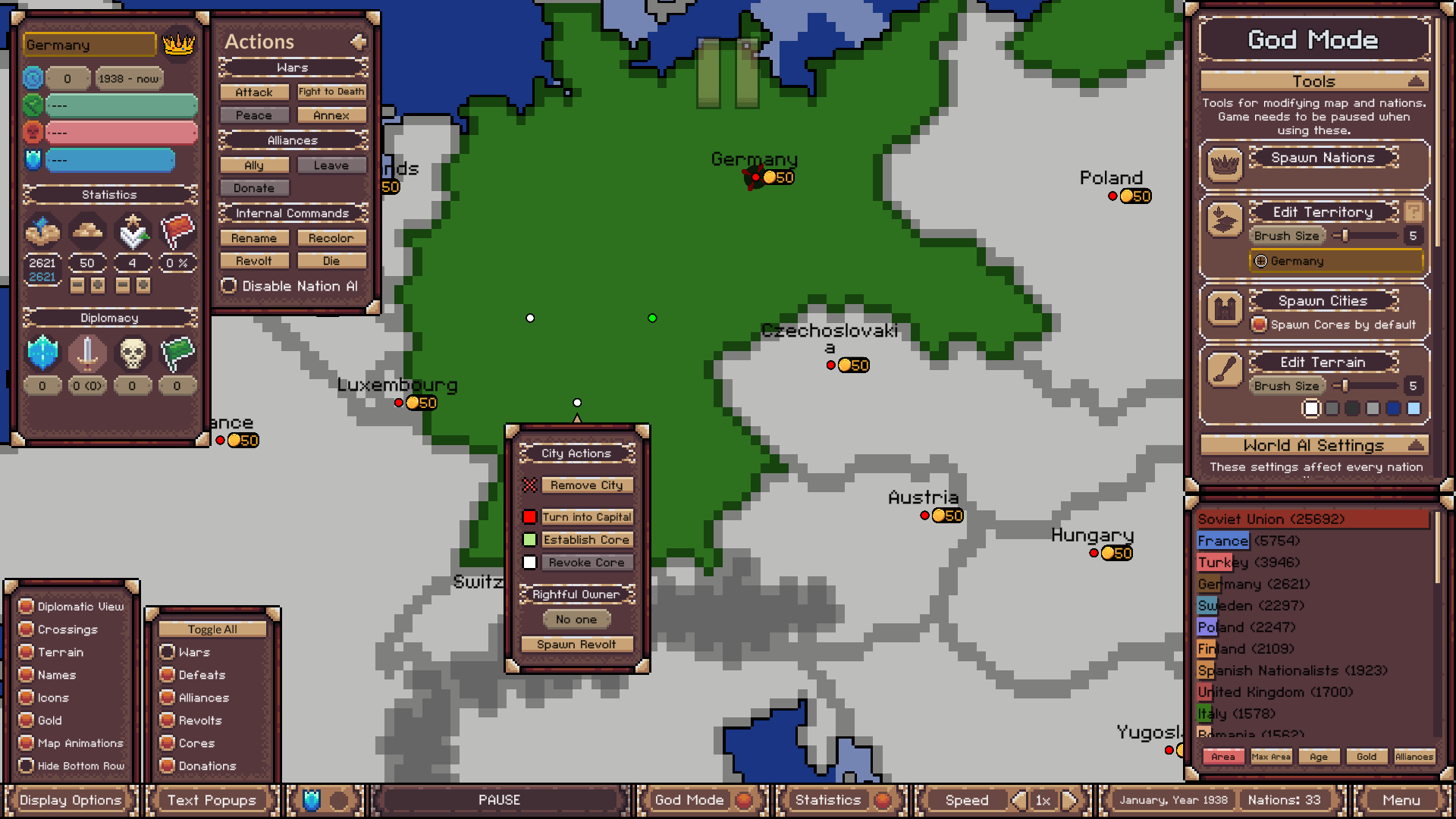Click the crown icon beside Germany name
The height and width of the screenshot is (819, 1456).
coord(177,45)
